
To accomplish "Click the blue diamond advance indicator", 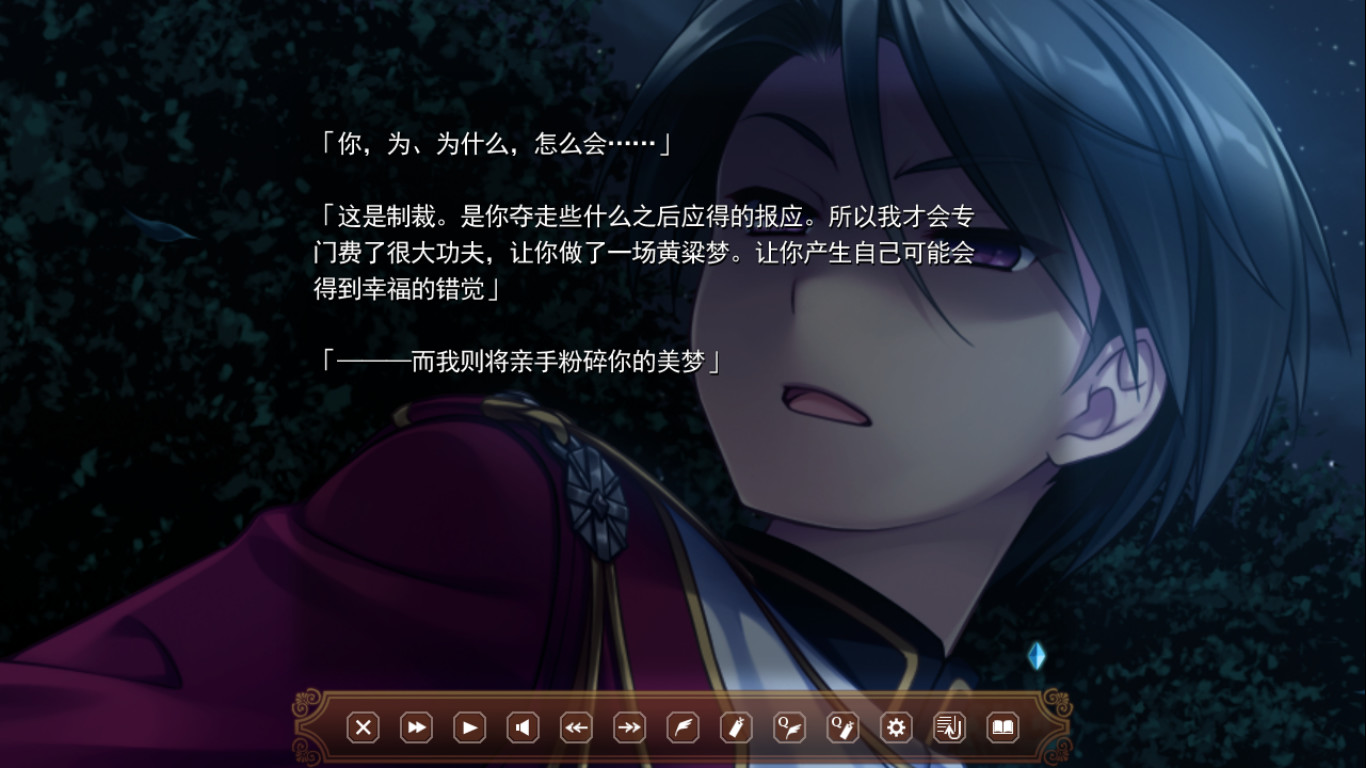I will 1038,657.
